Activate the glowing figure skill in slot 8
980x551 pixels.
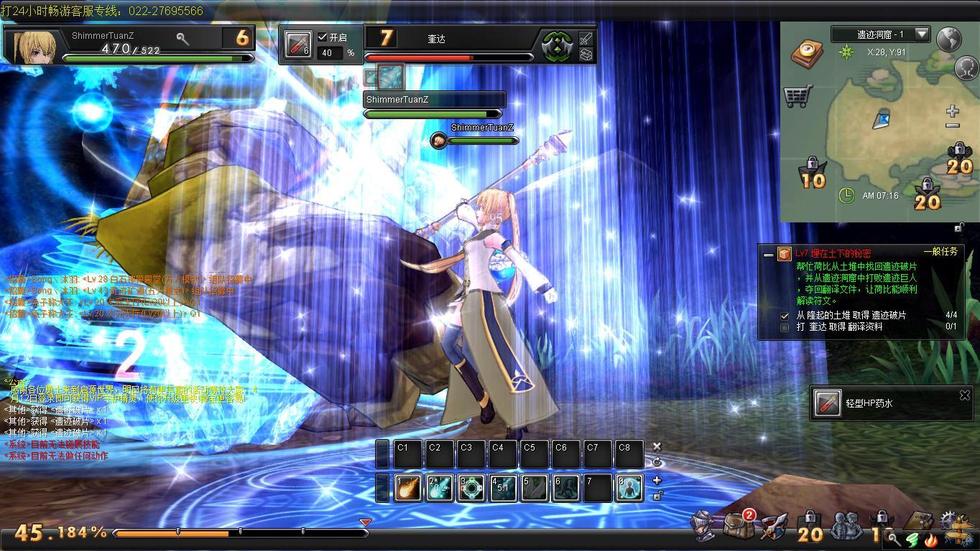628,488
